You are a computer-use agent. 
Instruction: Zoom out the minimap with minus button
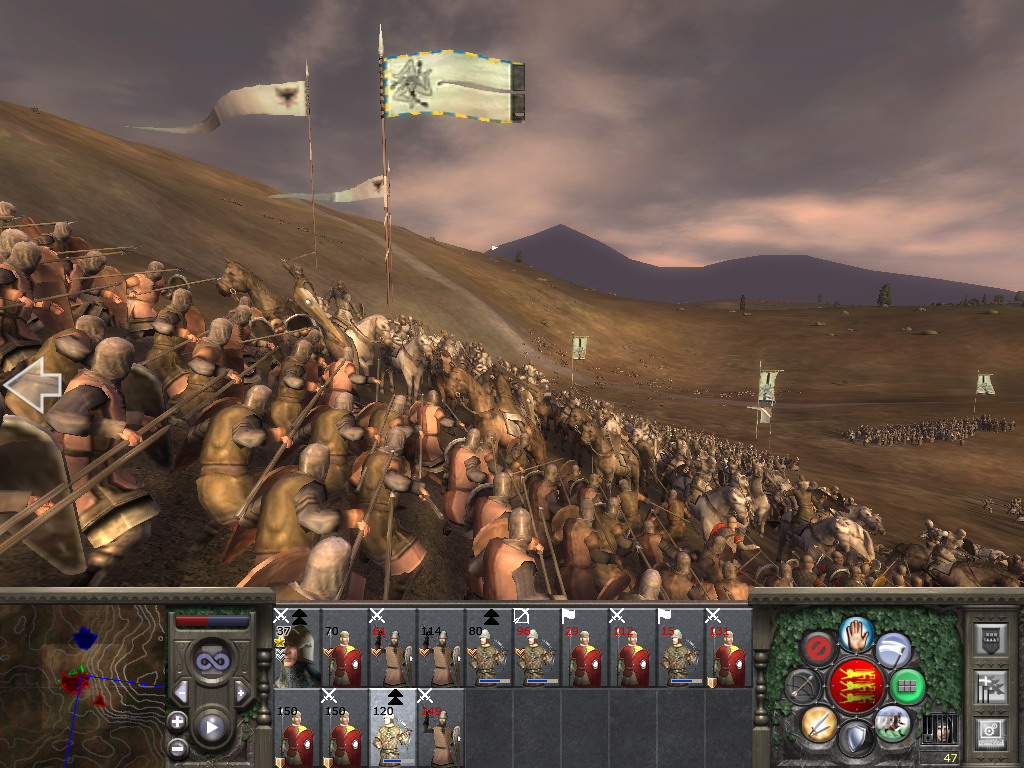(177, 747)
